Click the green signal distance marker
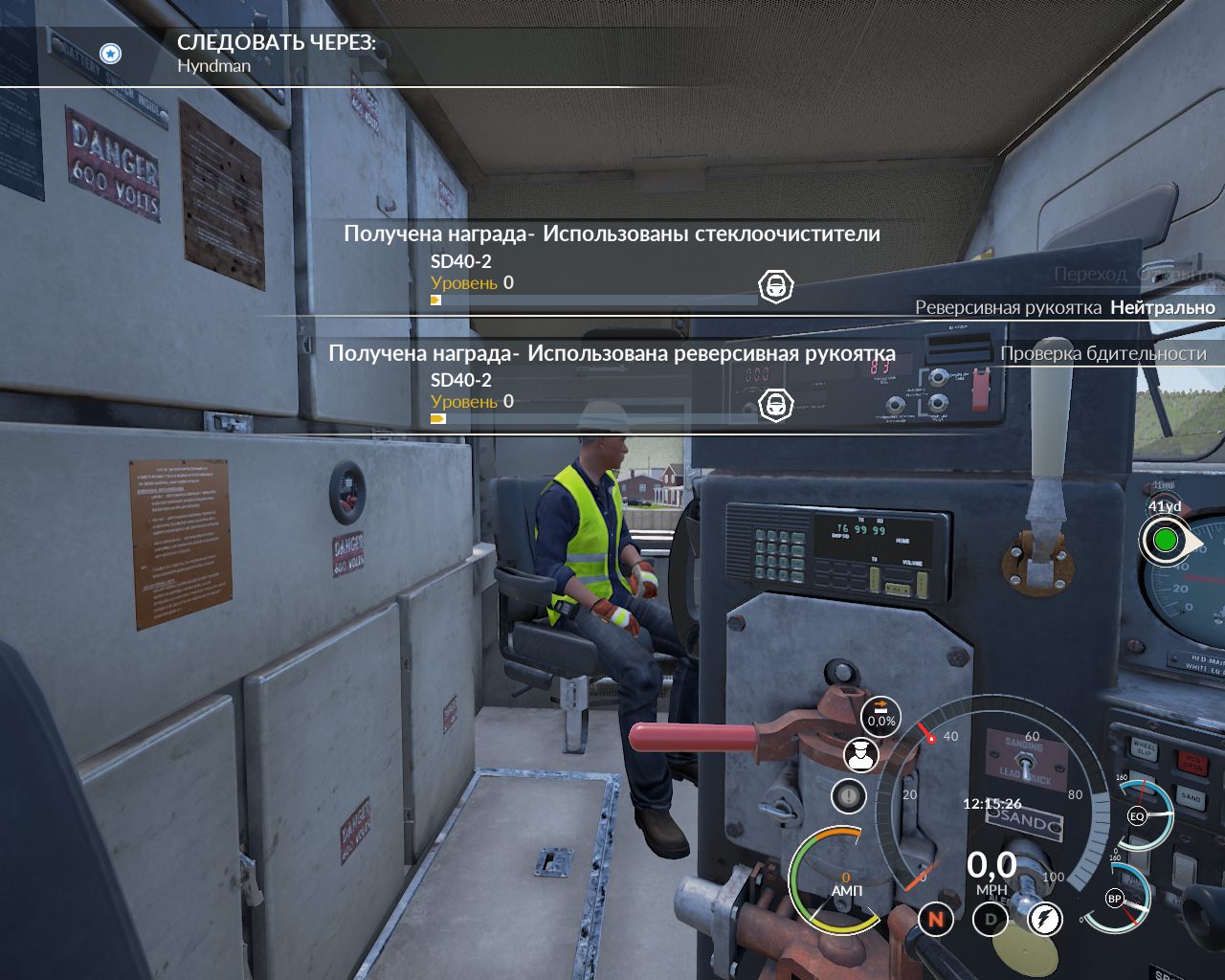 coord(1165,540)
